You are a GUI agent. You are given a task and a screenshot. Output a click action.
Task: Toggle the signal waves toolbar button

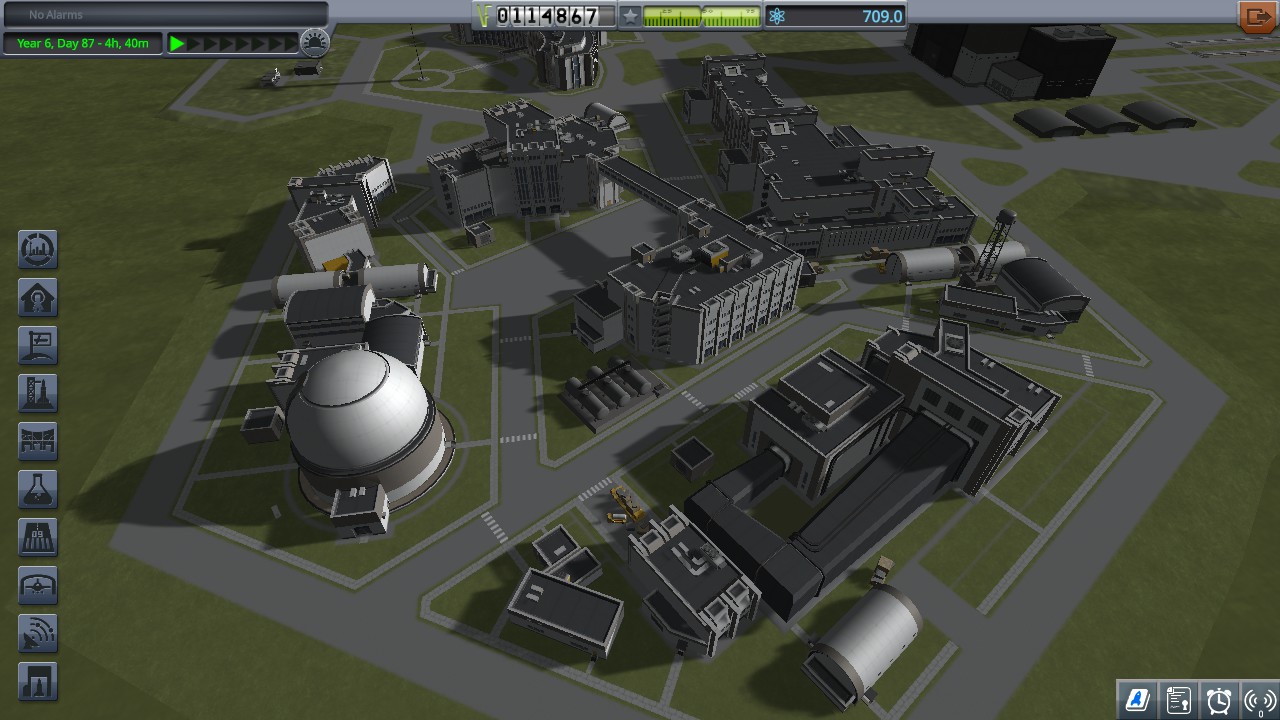1259,699
